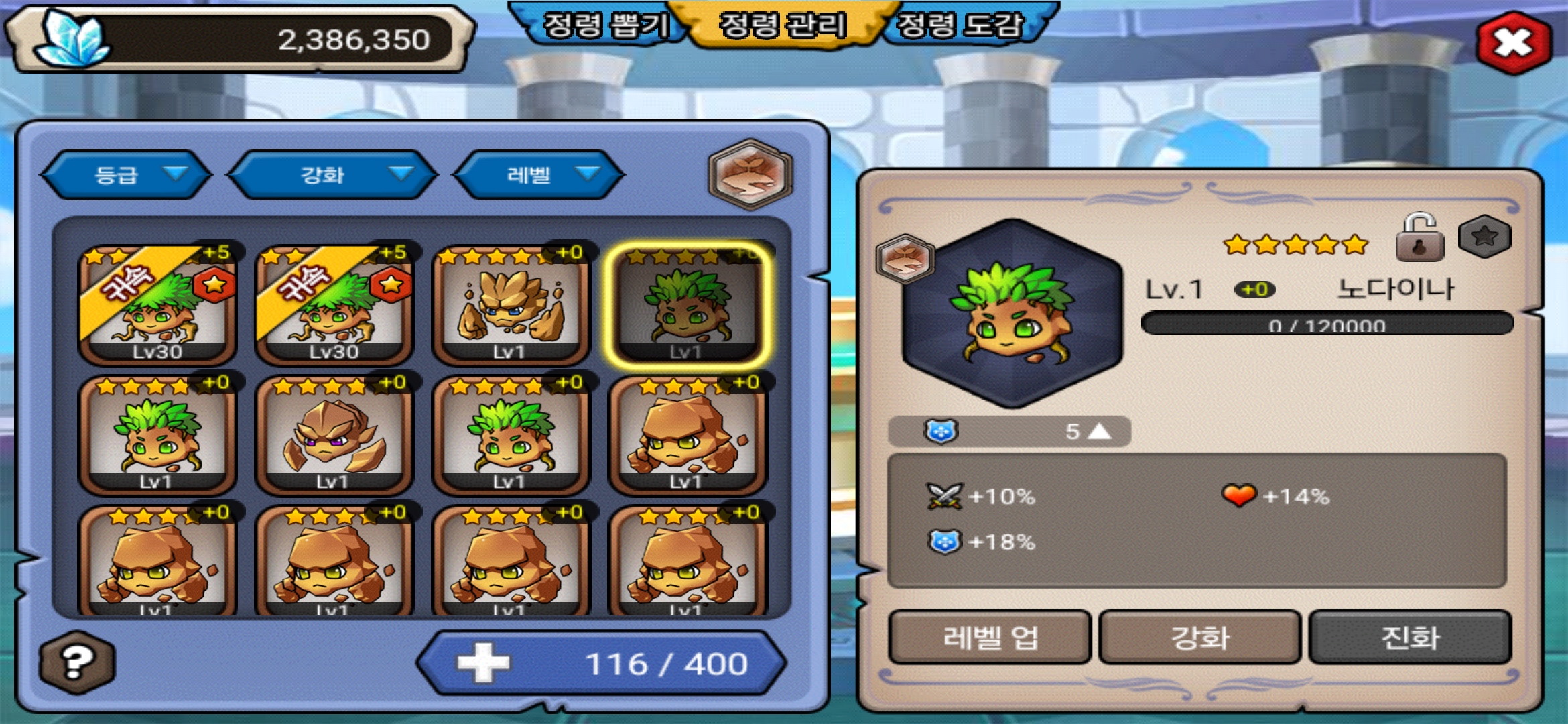The image size is (1568, 724).
Task: Open the 강화 sort dropdown
Action: tap(333, 175)
